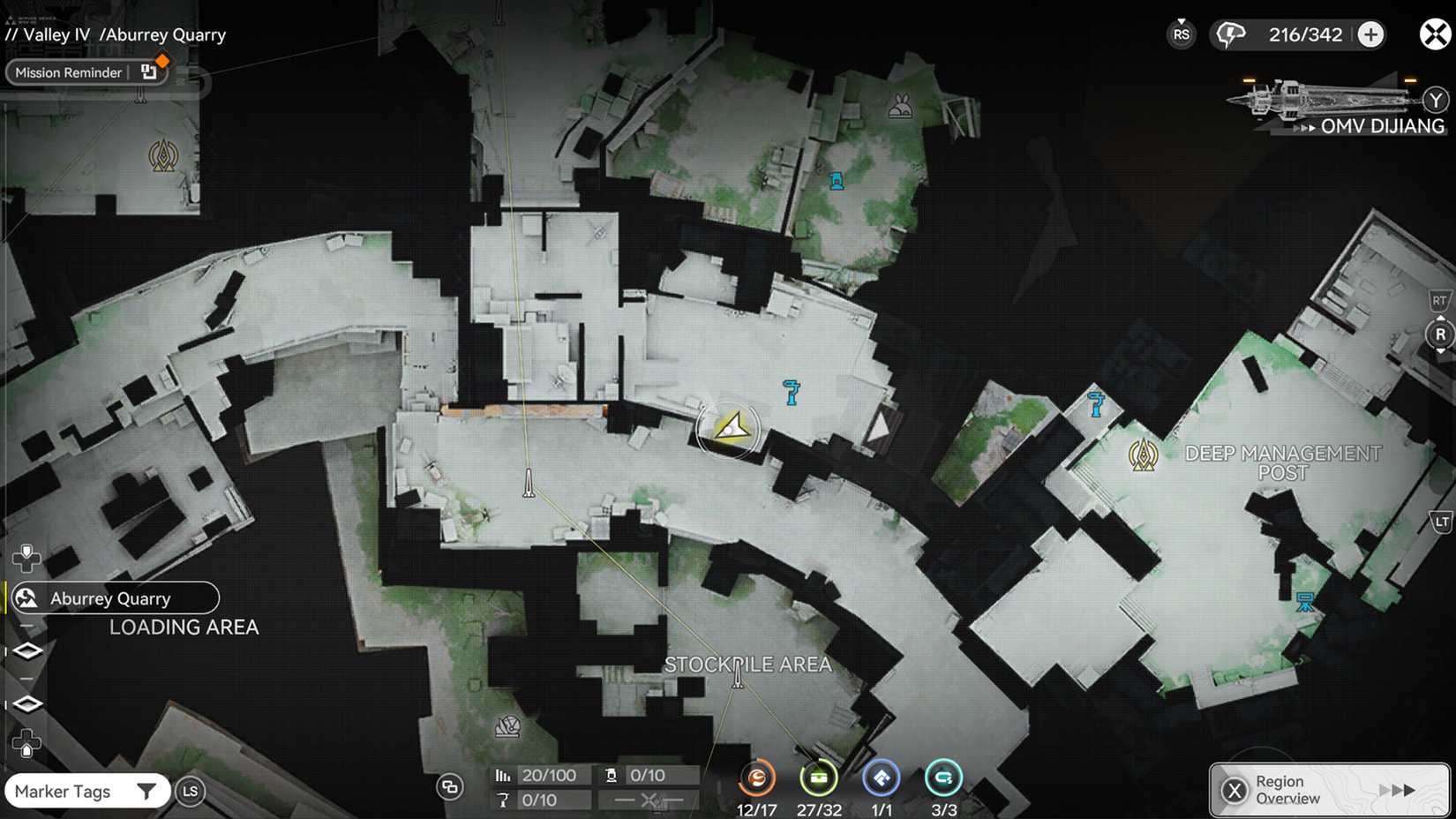Click the triple-chevron arrows before OMV DIJIANG
Viewport: 1456px width, 819px height.
tap(1305, 127)
